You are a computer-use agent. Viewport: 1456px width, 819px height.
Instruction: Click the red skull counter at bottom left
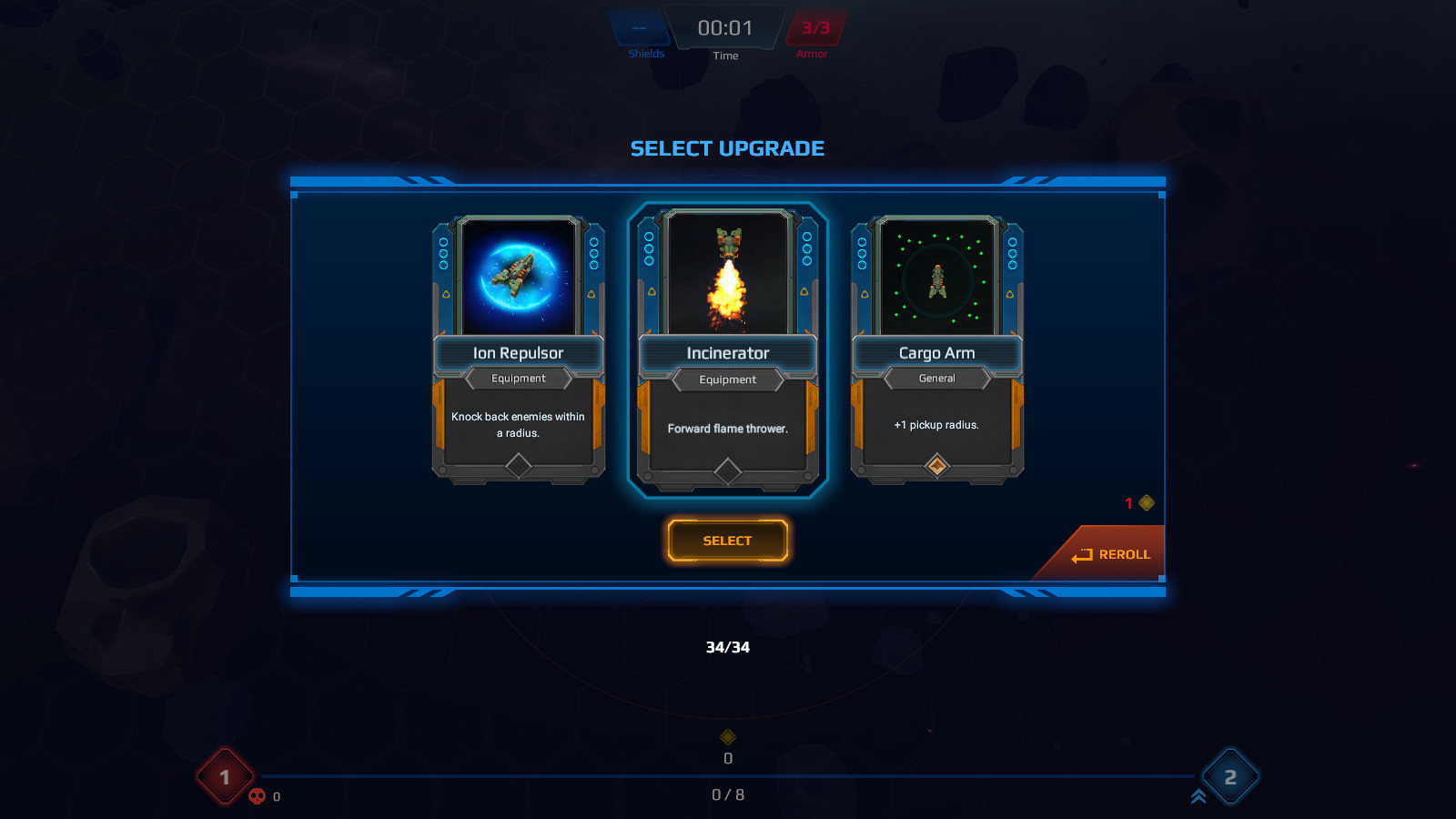[x=258, y=795]
